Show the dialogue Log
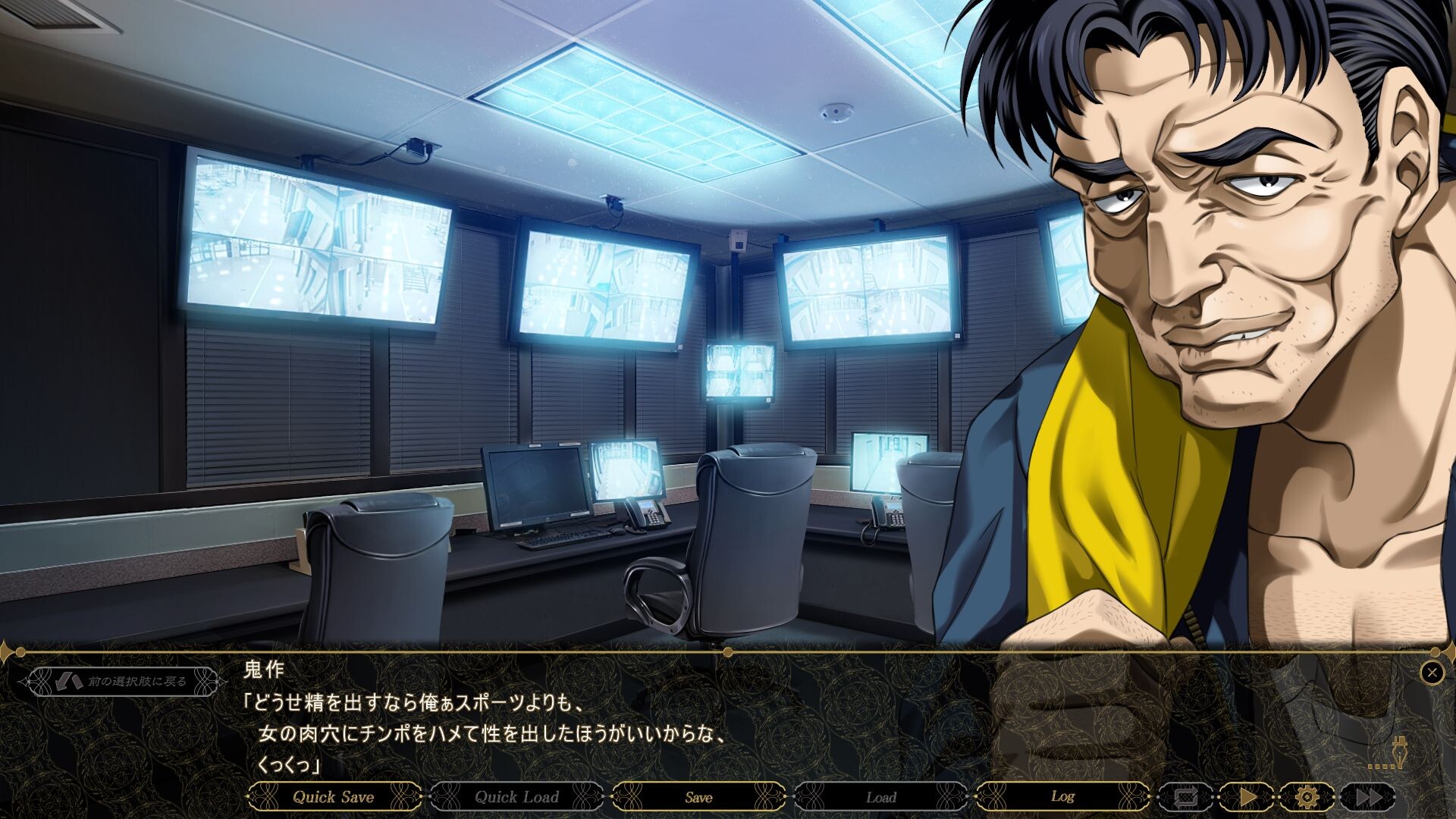This screenshot has width=1456, height=819. 1062,797
